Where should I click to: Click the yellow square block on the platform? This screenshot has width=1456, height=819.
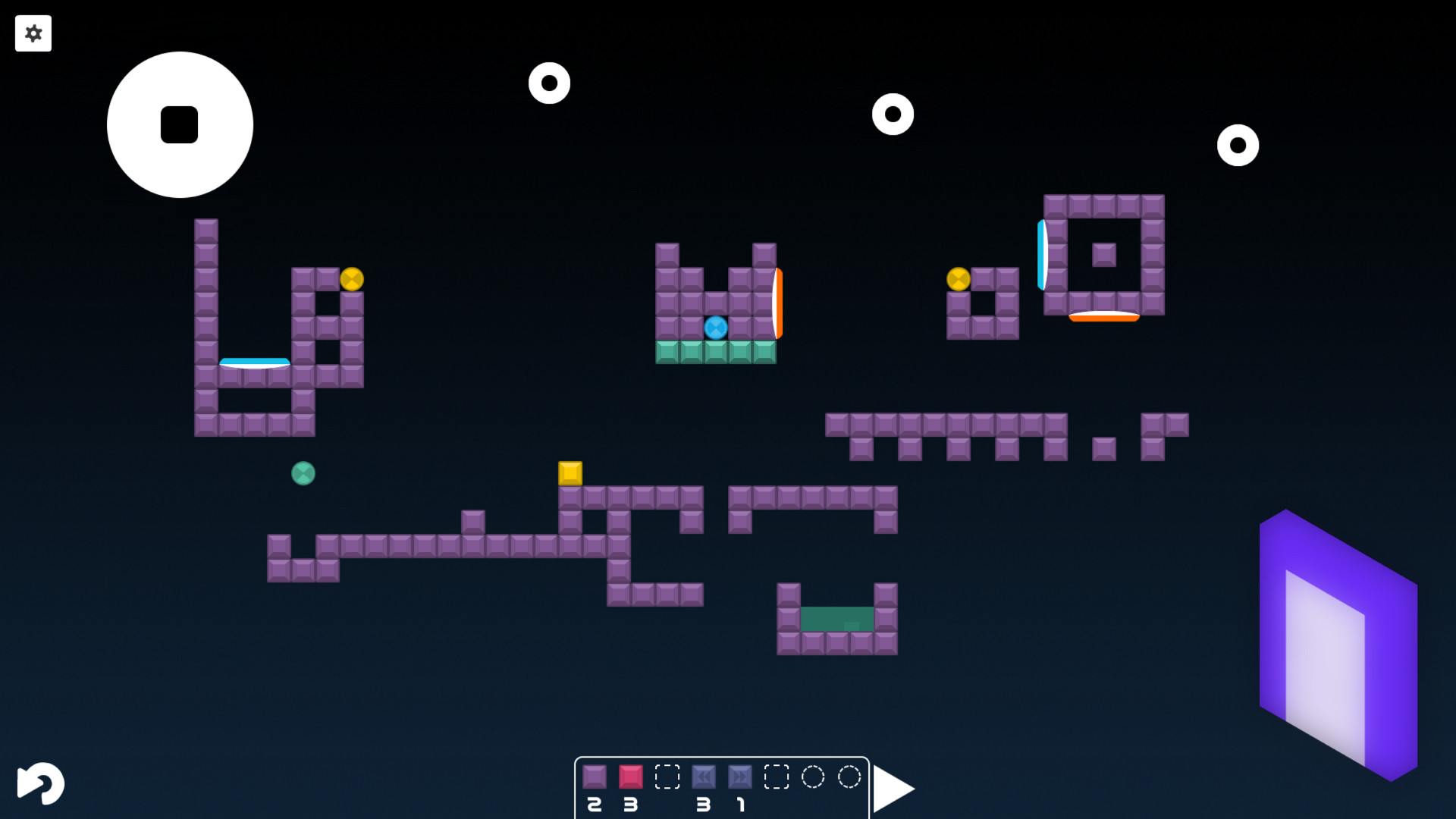[x=570, y=472]
